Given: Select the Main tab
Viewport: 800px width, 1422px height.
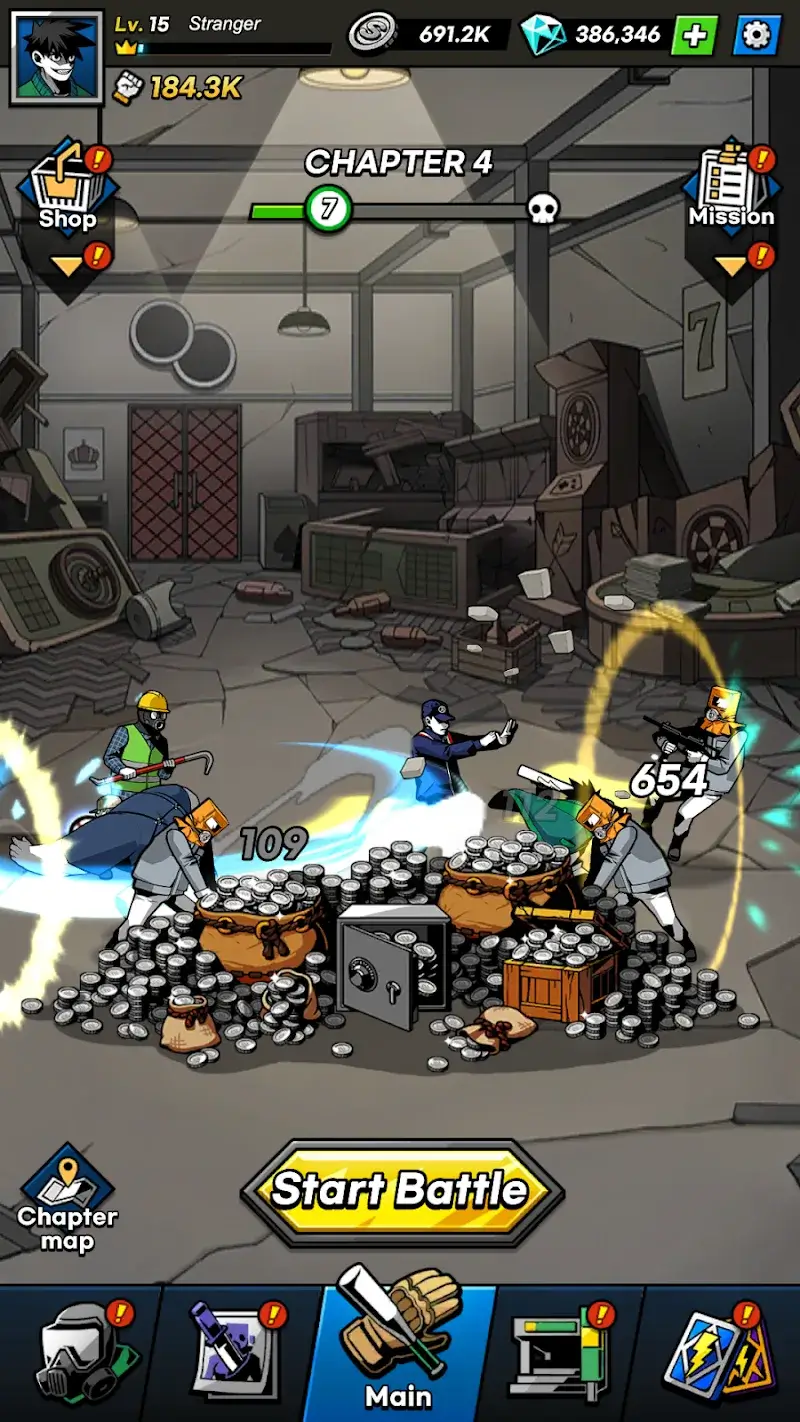Looking at the screenshot, I should tap(400, 1350).
